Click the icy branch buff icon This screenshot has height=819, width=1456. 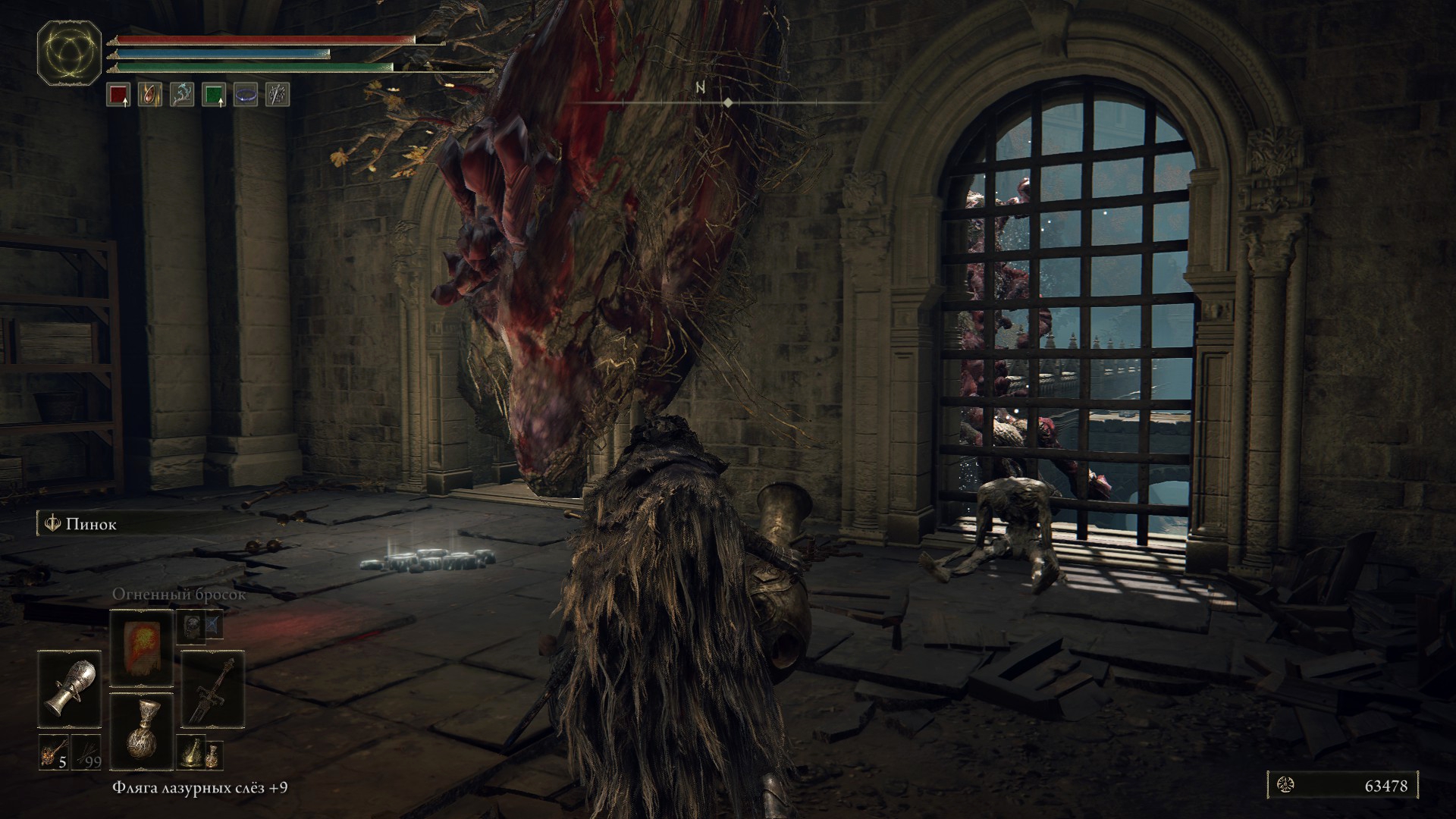[182, 95]
